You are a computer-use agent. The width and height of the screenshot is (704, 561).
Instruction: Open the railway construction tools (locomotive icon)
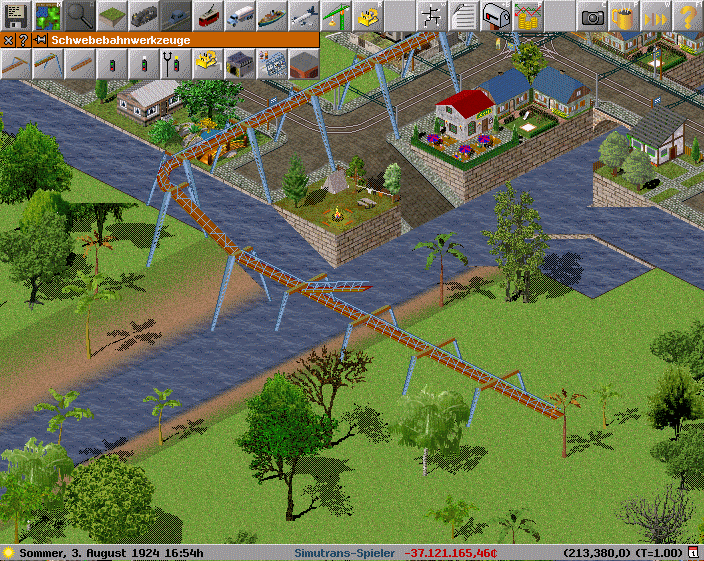(x=144, y=16)
